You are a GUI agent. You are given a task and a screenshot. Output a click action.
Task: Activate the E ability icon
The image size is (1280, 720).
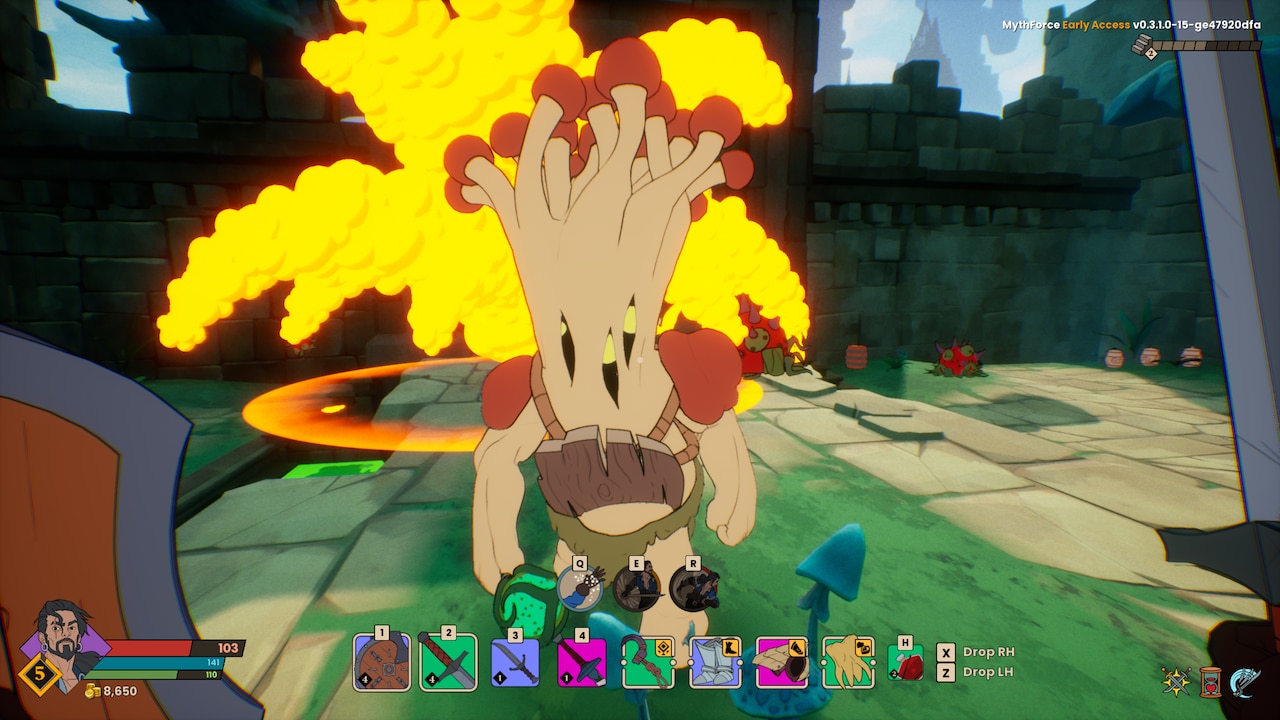[x=637, y=588]
